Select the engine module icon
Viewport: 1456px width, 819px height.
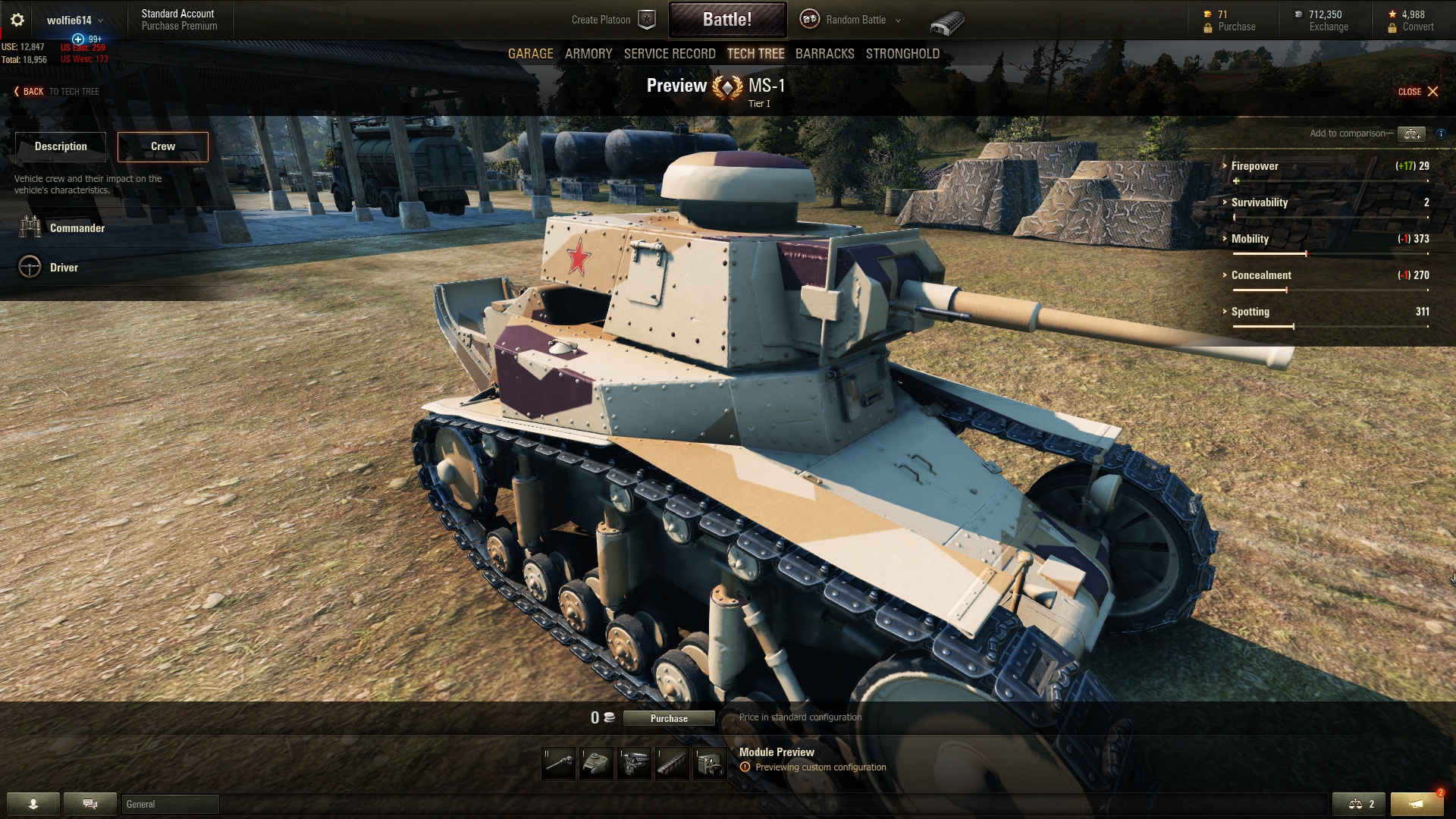pos(635,764)
